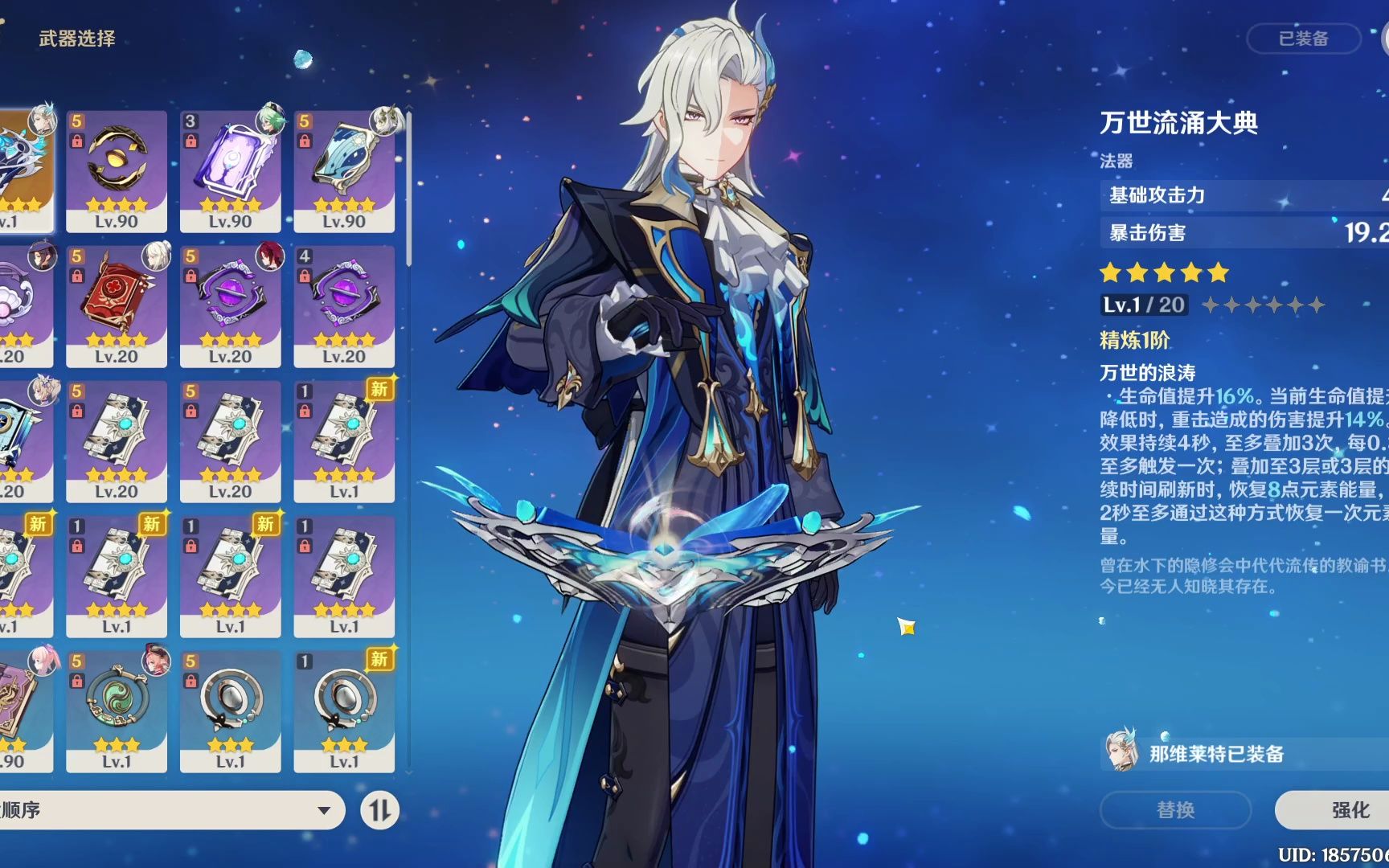This screenshot has height=868, width=1389.
Task: Select the purple orb catalyst with refinement 4
Action: tap(344, 306)
